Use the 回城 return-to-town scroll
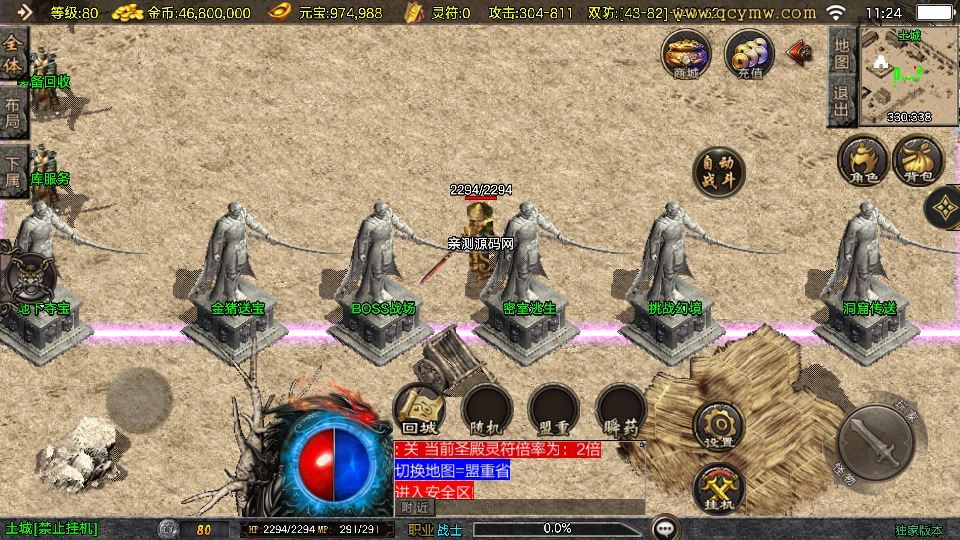This screenshot has height=540, width=960. 418,409
